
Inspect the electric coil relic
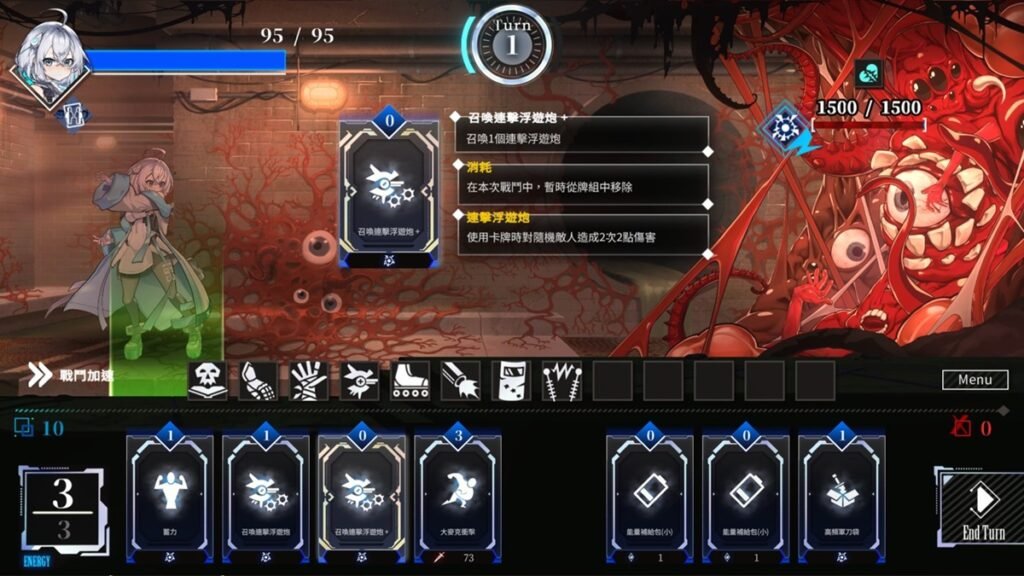pos(562,381)
